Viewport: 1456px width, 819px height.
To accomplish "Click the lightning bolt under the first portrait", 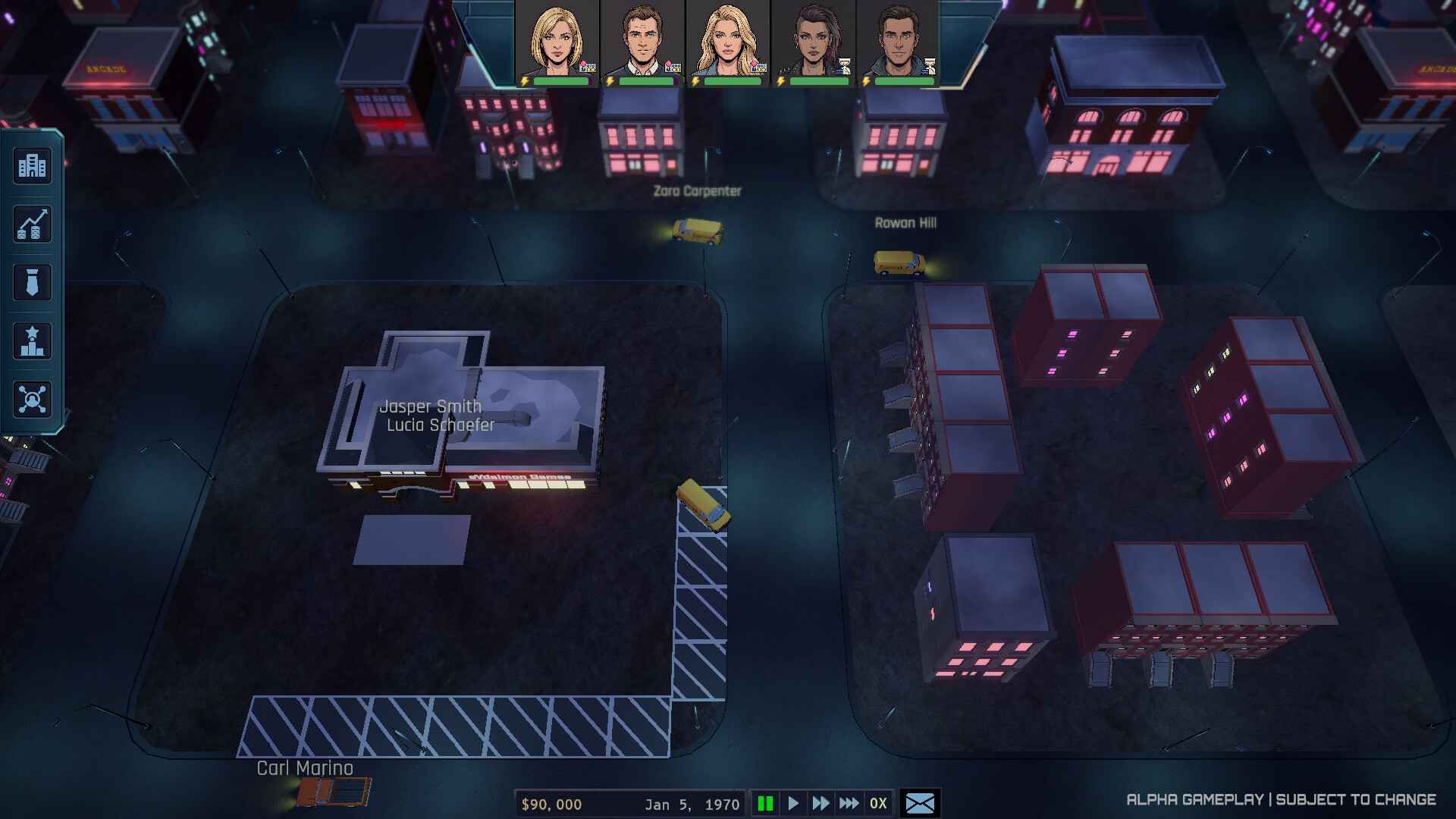I will 526,81.
